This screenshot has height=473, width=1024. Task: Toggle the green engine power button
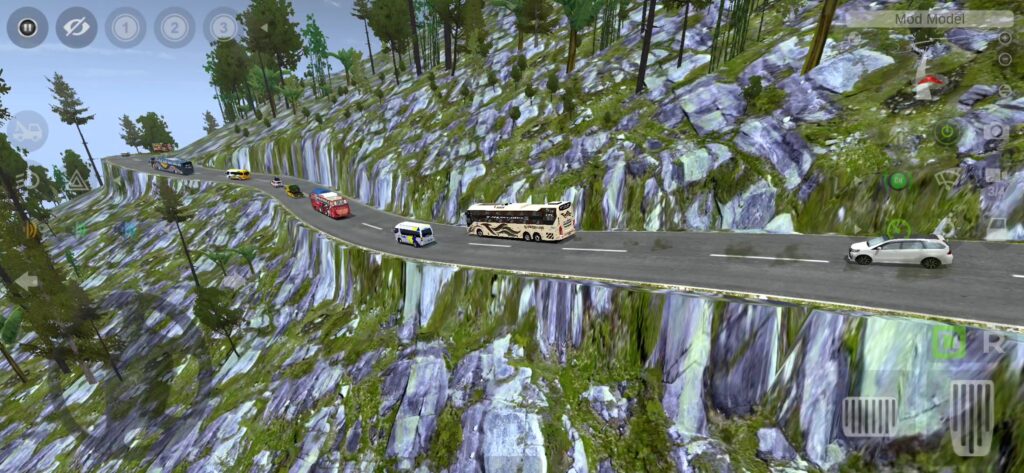click(945, 131)
